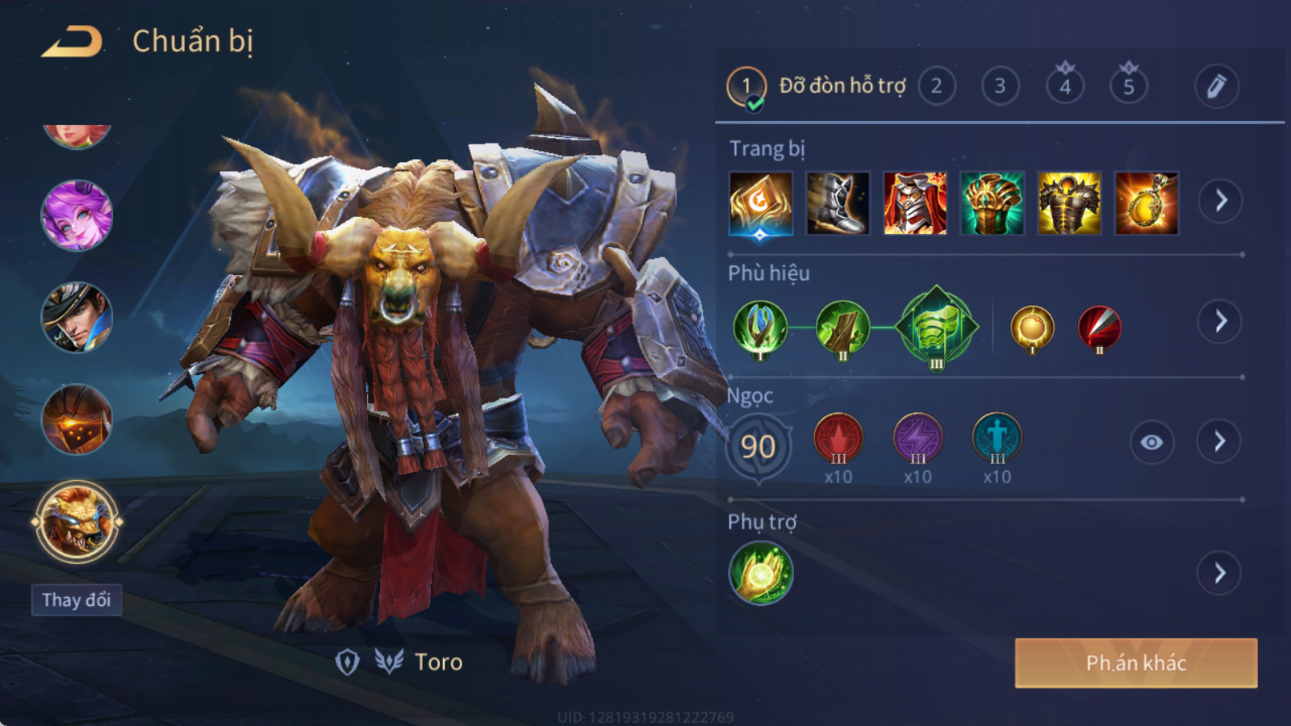The image size is (1291, 726).
Task: Pick the orange masked hero portrait
Action: pos(77,419)
